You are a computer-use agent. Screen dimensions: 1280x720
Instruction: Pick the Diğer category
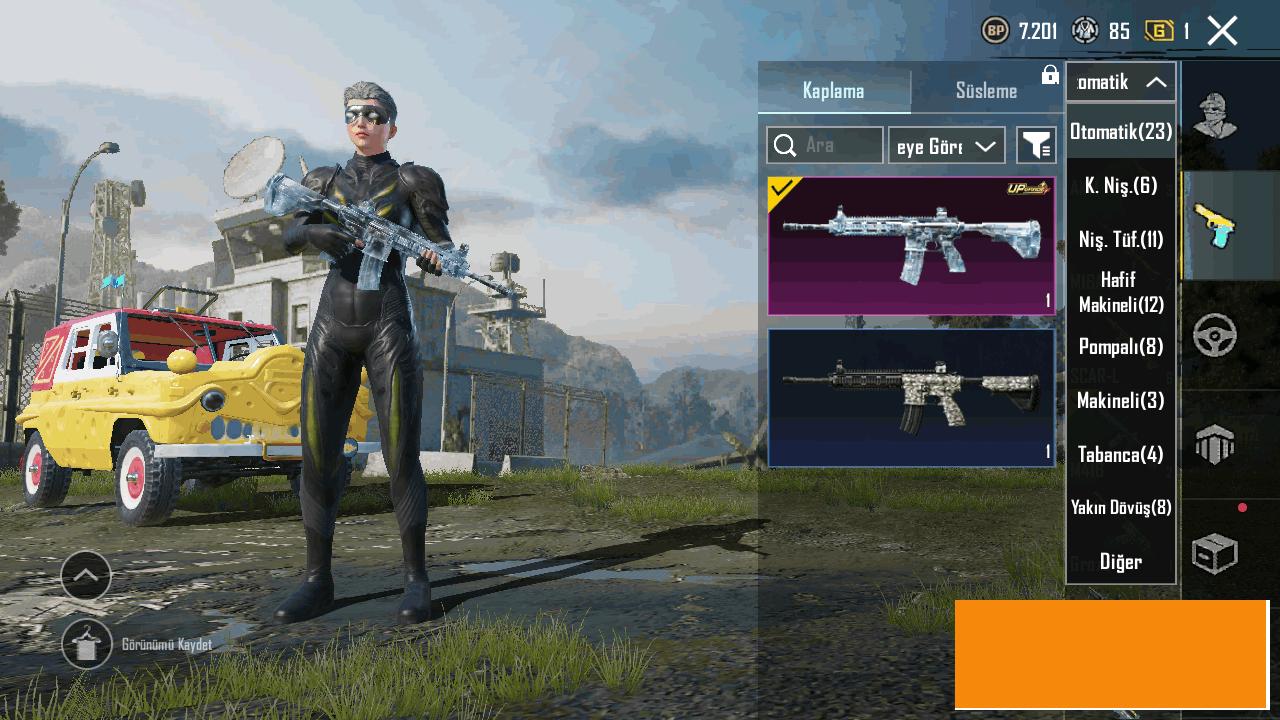coord(1120,561)
